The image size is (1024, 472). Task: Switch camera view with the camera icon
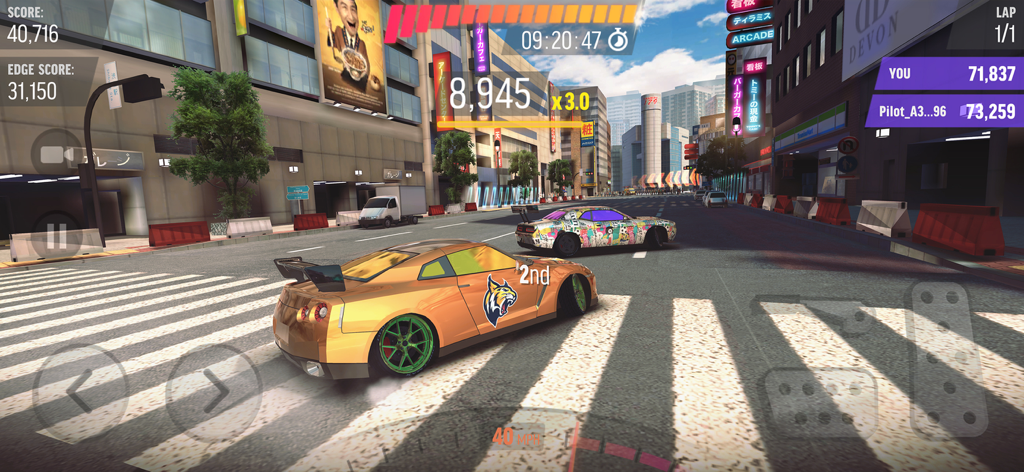56,155
